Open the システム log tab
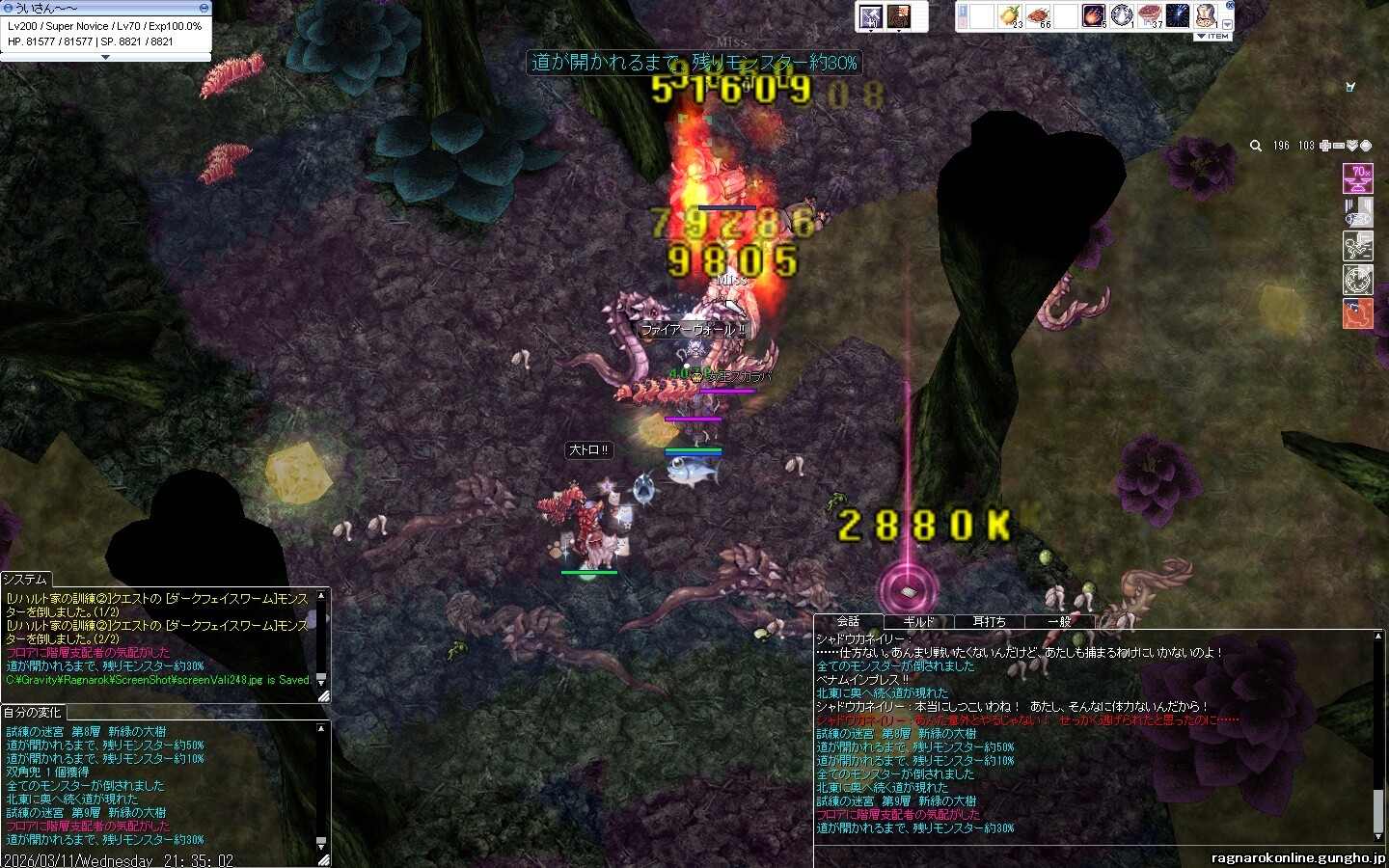The width and height of the screenshot is (1389, 868). point(25,579)
